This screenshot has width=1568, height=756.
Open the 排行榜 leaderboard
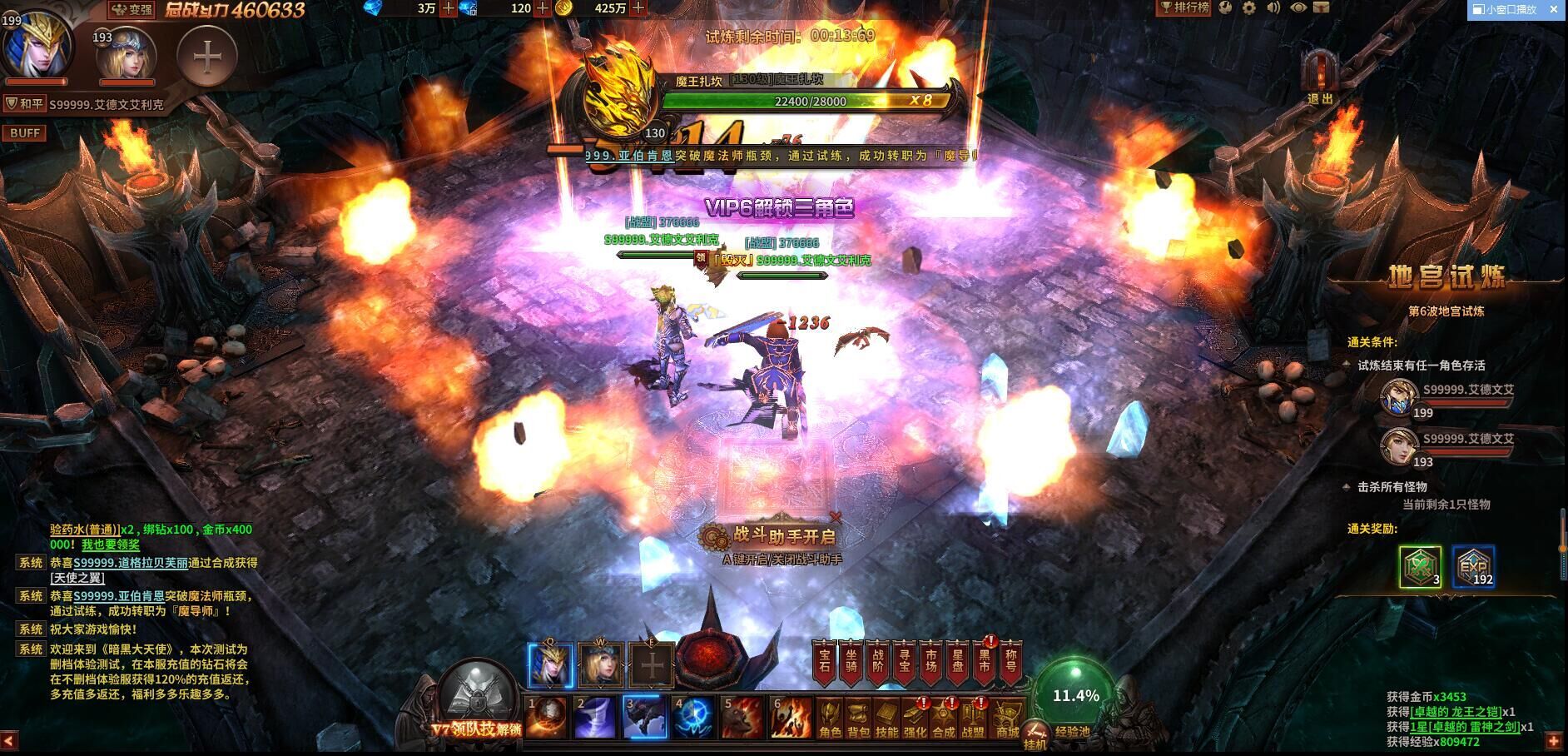click(1185, 8)
